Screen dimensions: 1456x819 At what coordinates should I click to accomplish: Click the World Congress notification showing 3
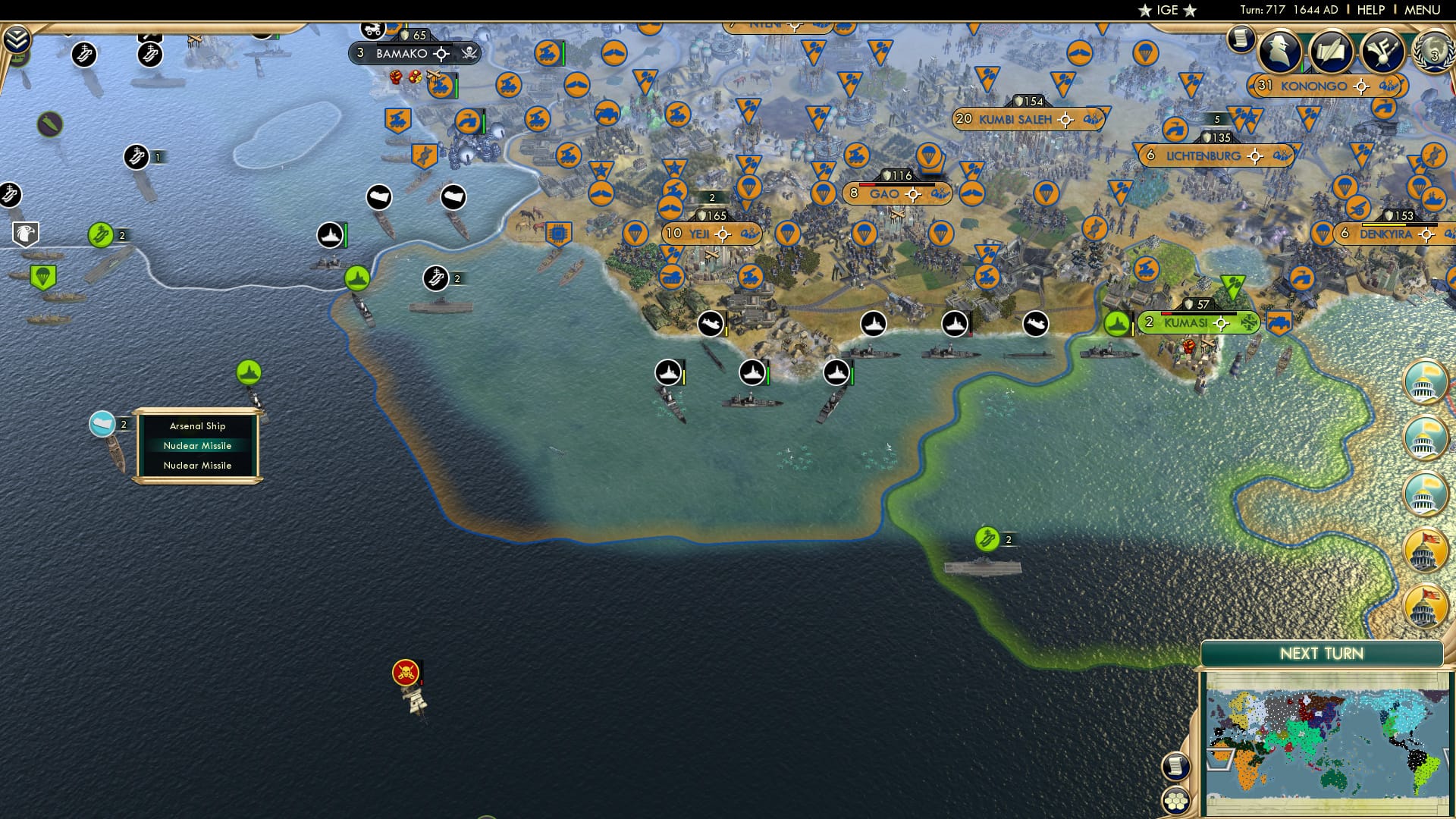coord(1433,53)
